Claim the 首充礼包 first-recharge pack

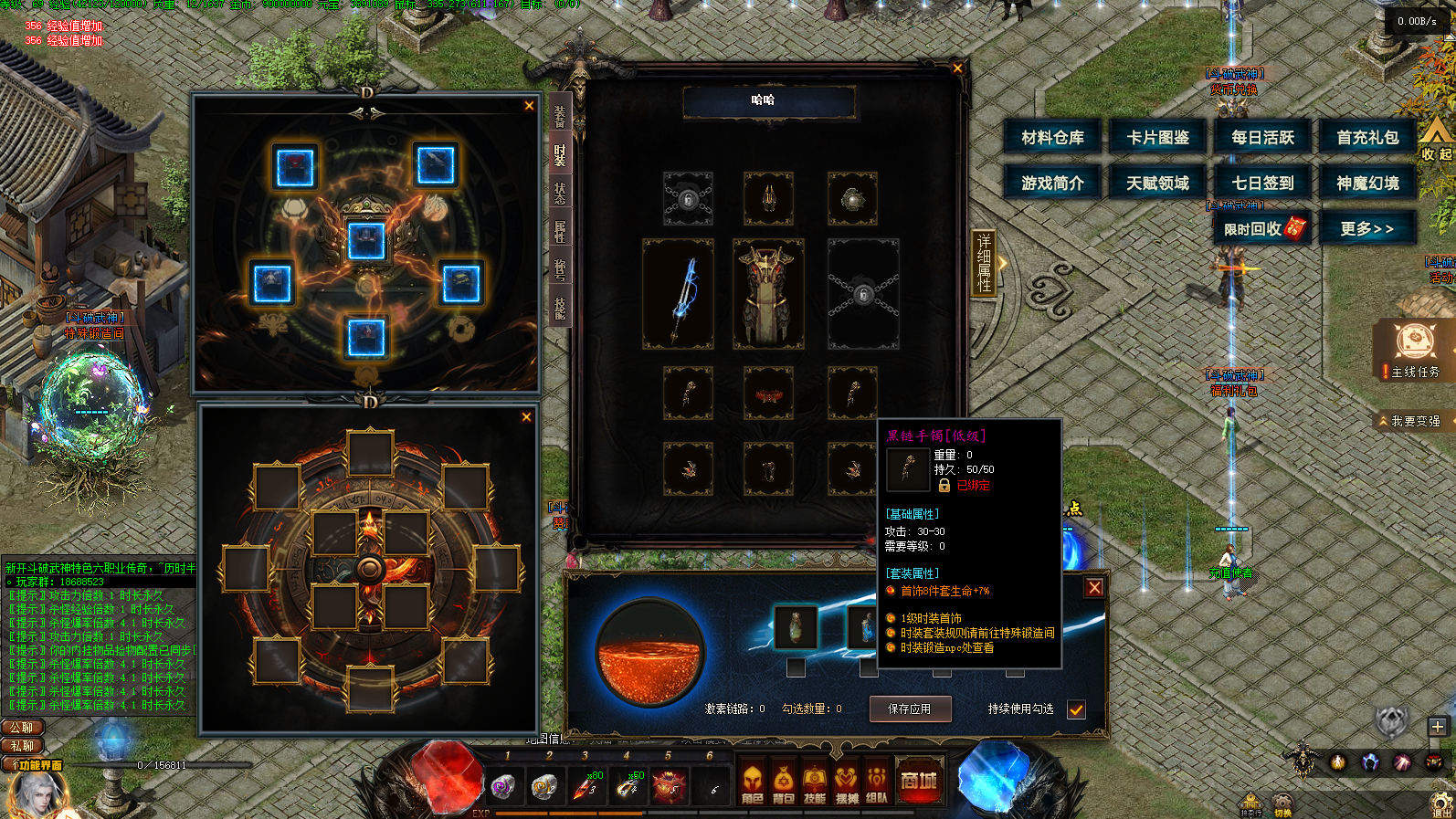coord(1367,137)
